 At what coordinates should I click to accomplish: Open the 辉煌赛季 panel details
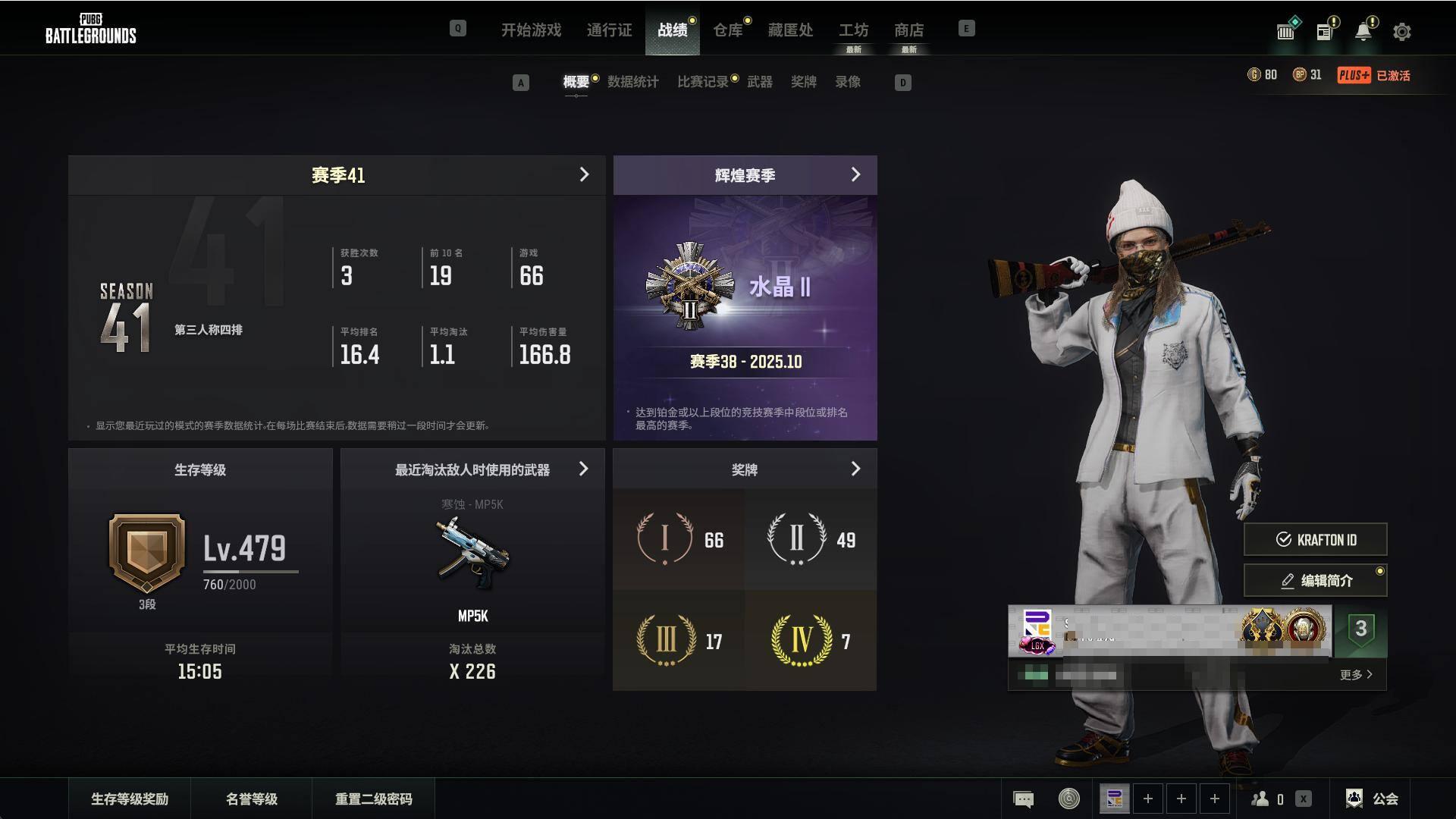coord(855,175)
